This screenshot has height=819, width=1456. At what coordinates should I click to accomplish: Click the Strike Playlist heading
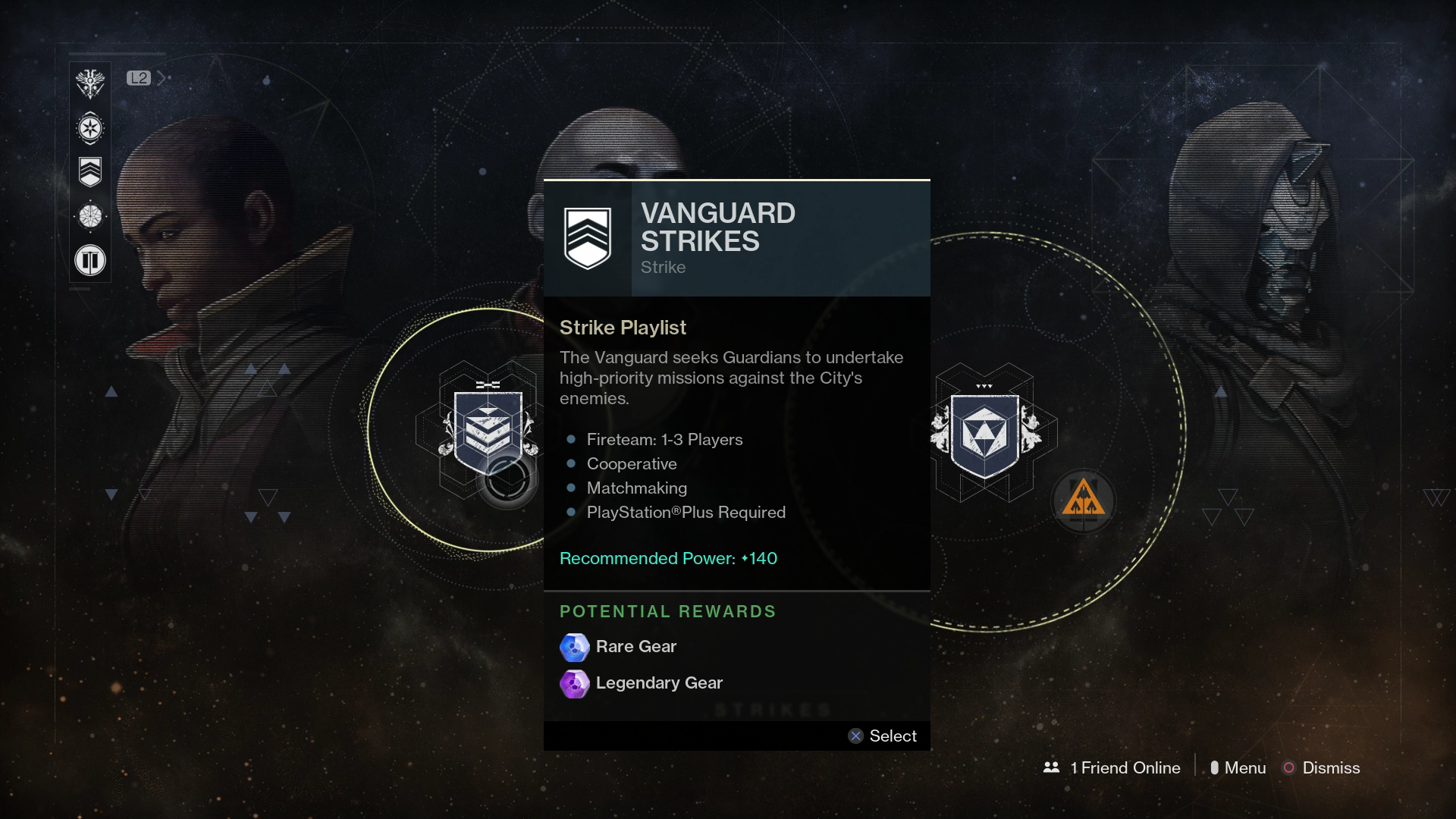pyautogui.click(x=623, y=328)
